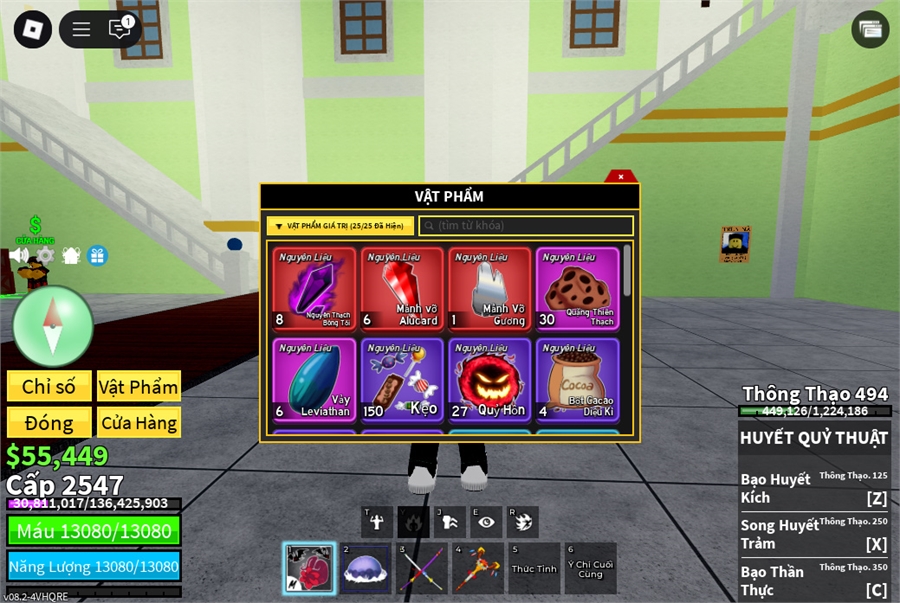Click the Vật Phẩm menu button
900x603 pixels.
(x=139, y=387)
